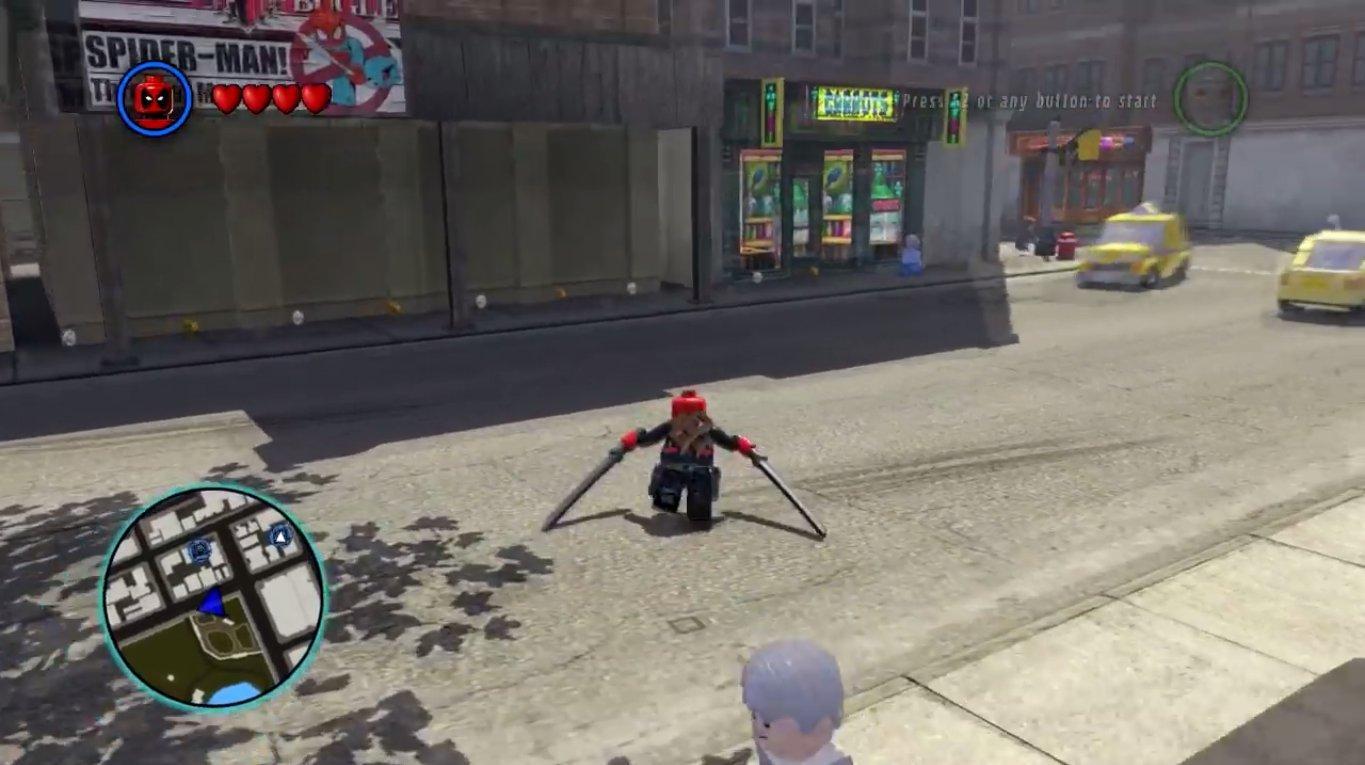This screenshot has width=1365, height=765.
Task: Select Deadpool holding the two katanas
Action: coord(685,460)
